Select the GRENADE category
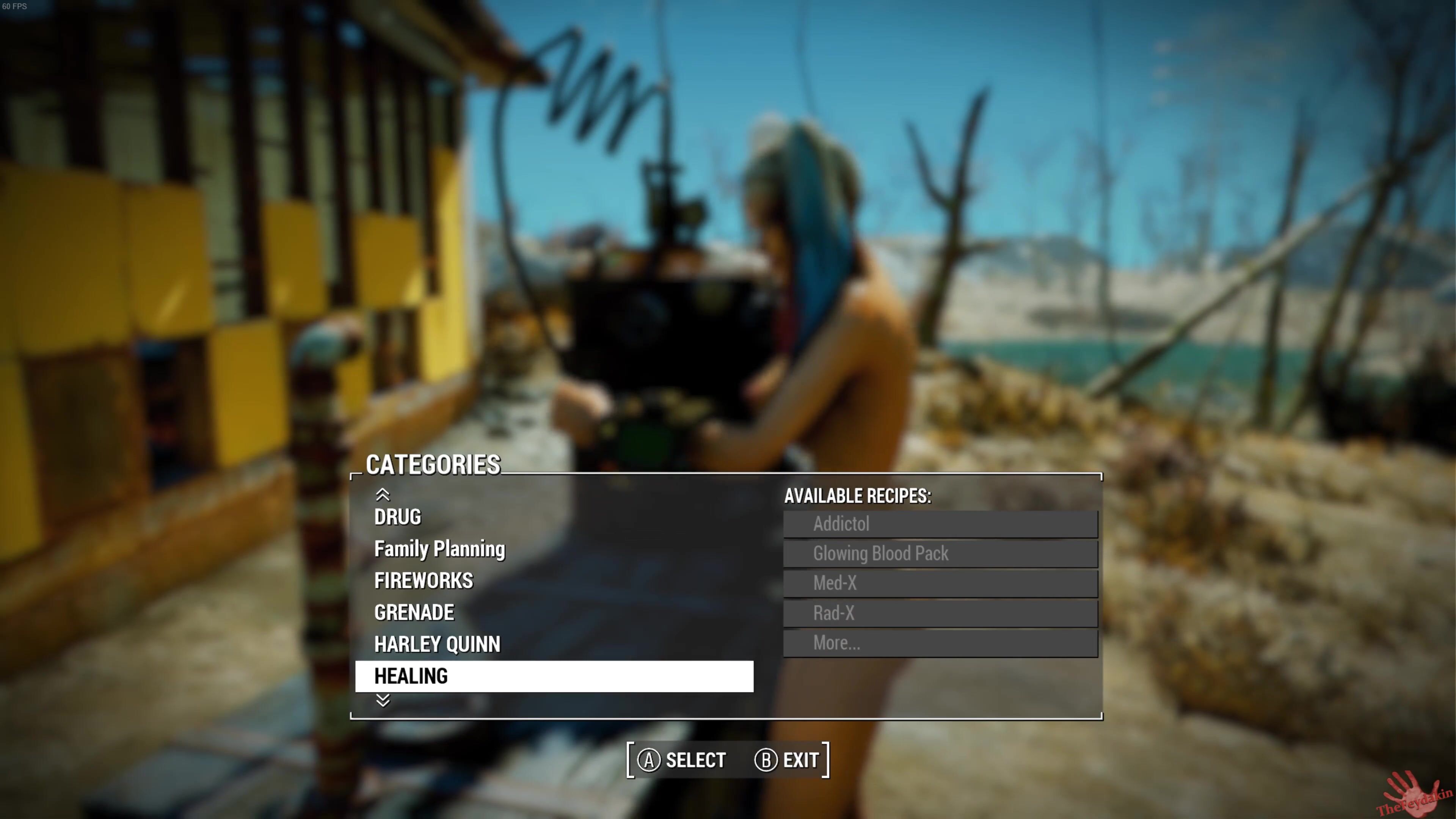 (414, 612)
